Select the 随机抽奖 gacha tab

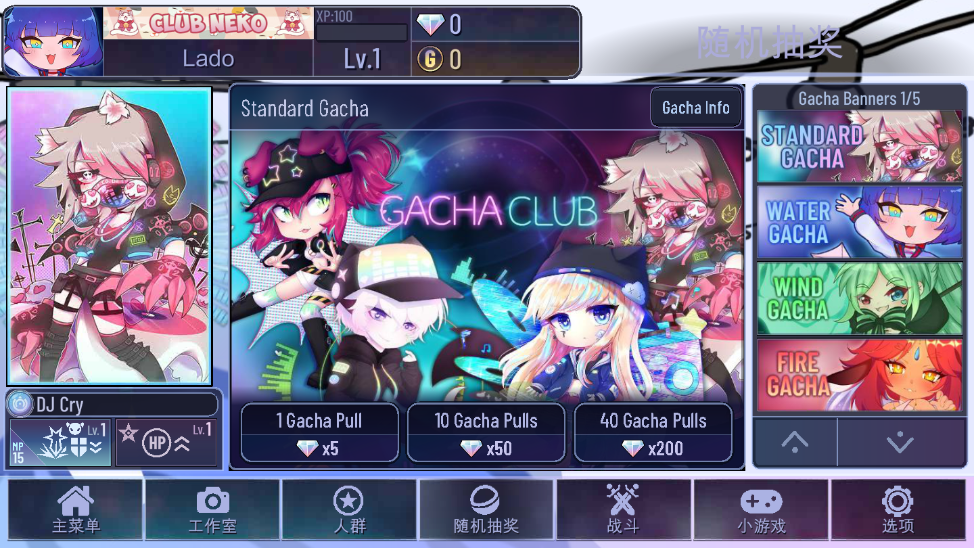[486, 510]
